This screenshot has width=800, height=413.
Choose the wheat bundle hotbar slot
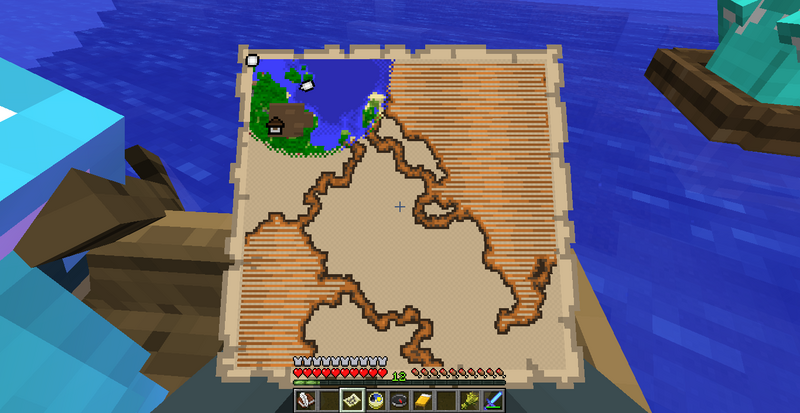pyautogui.click(x=470, y=401)
